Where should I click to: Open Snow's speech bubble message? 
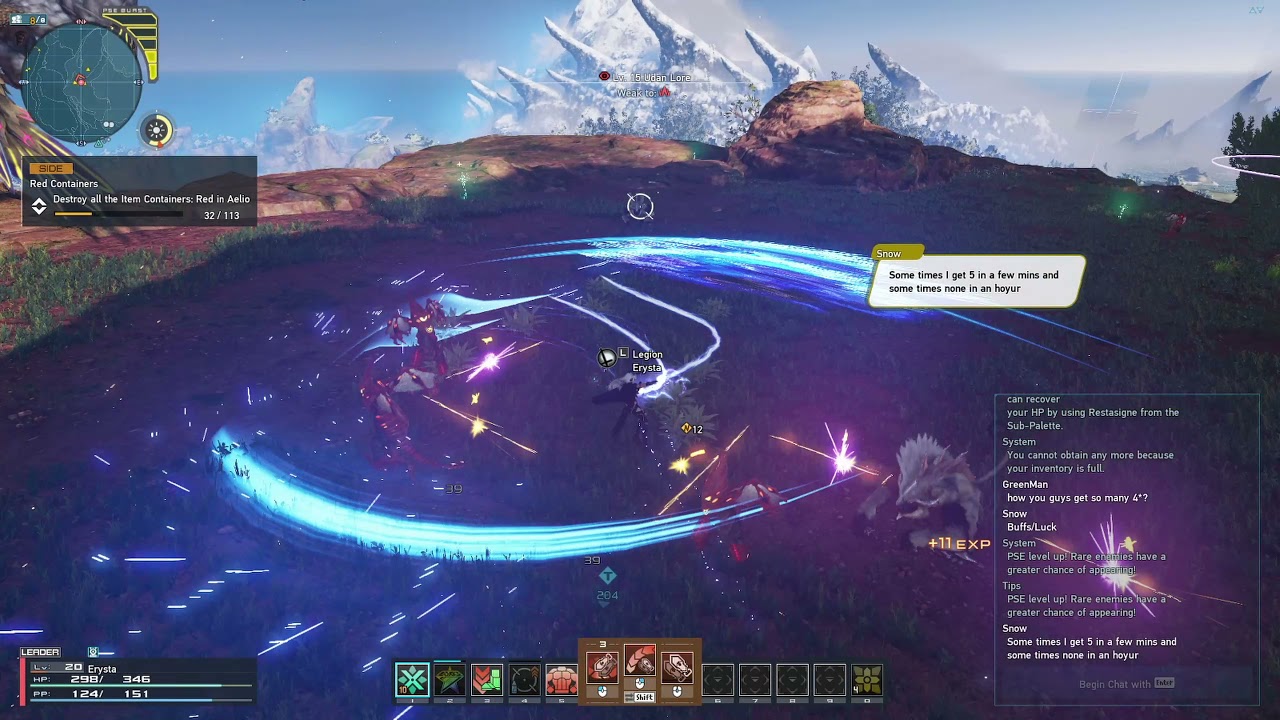974,281
